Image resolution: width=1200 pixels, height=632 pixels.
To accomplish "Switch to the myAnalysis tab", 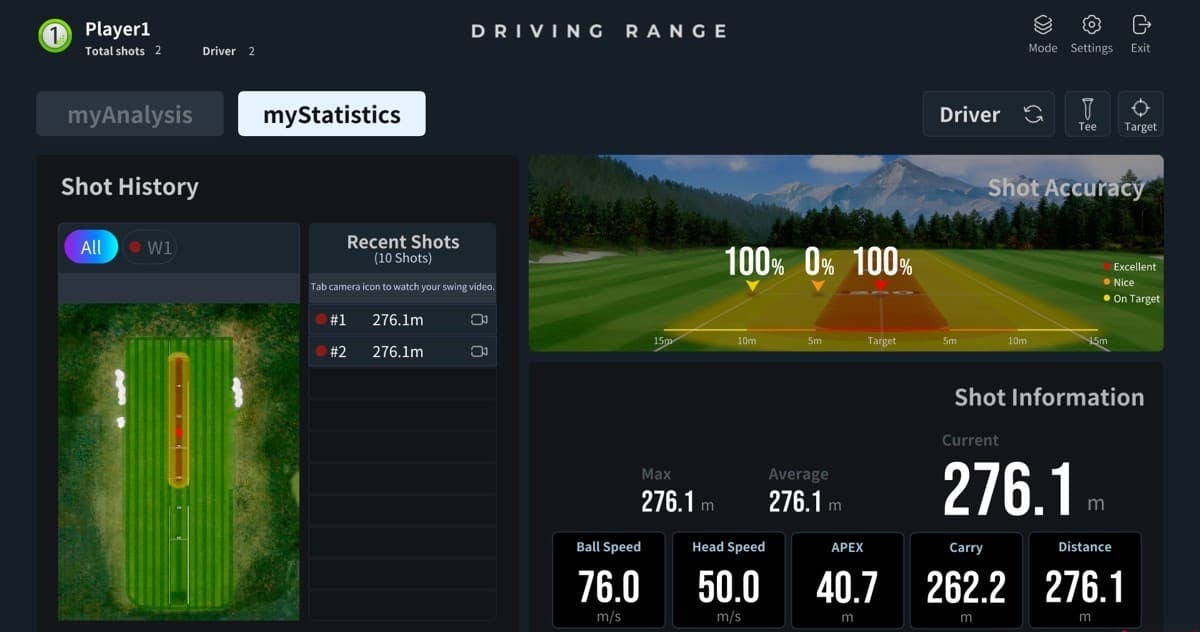I will click(x=130, y=114).
